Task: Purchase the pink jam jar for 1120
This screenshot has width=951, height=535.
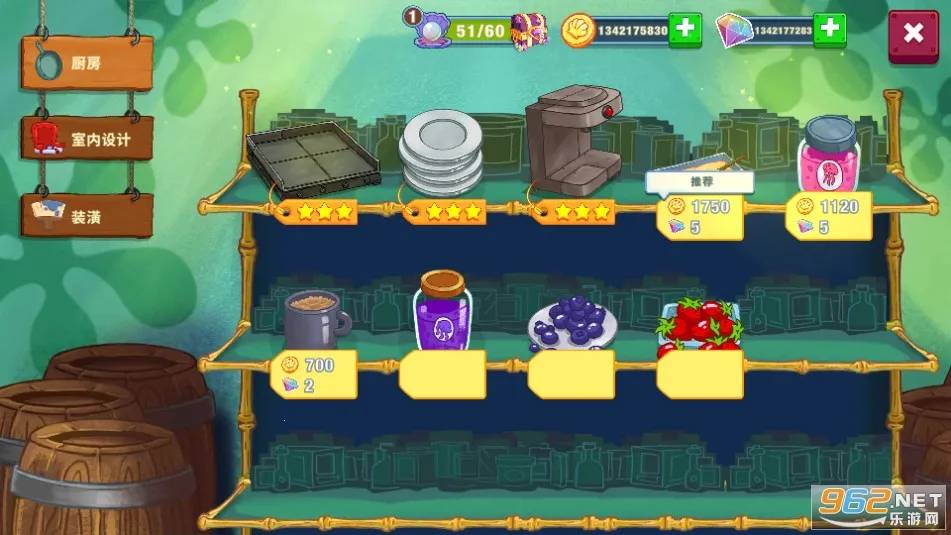Action: pyautogui.click(x=829, y=214)
